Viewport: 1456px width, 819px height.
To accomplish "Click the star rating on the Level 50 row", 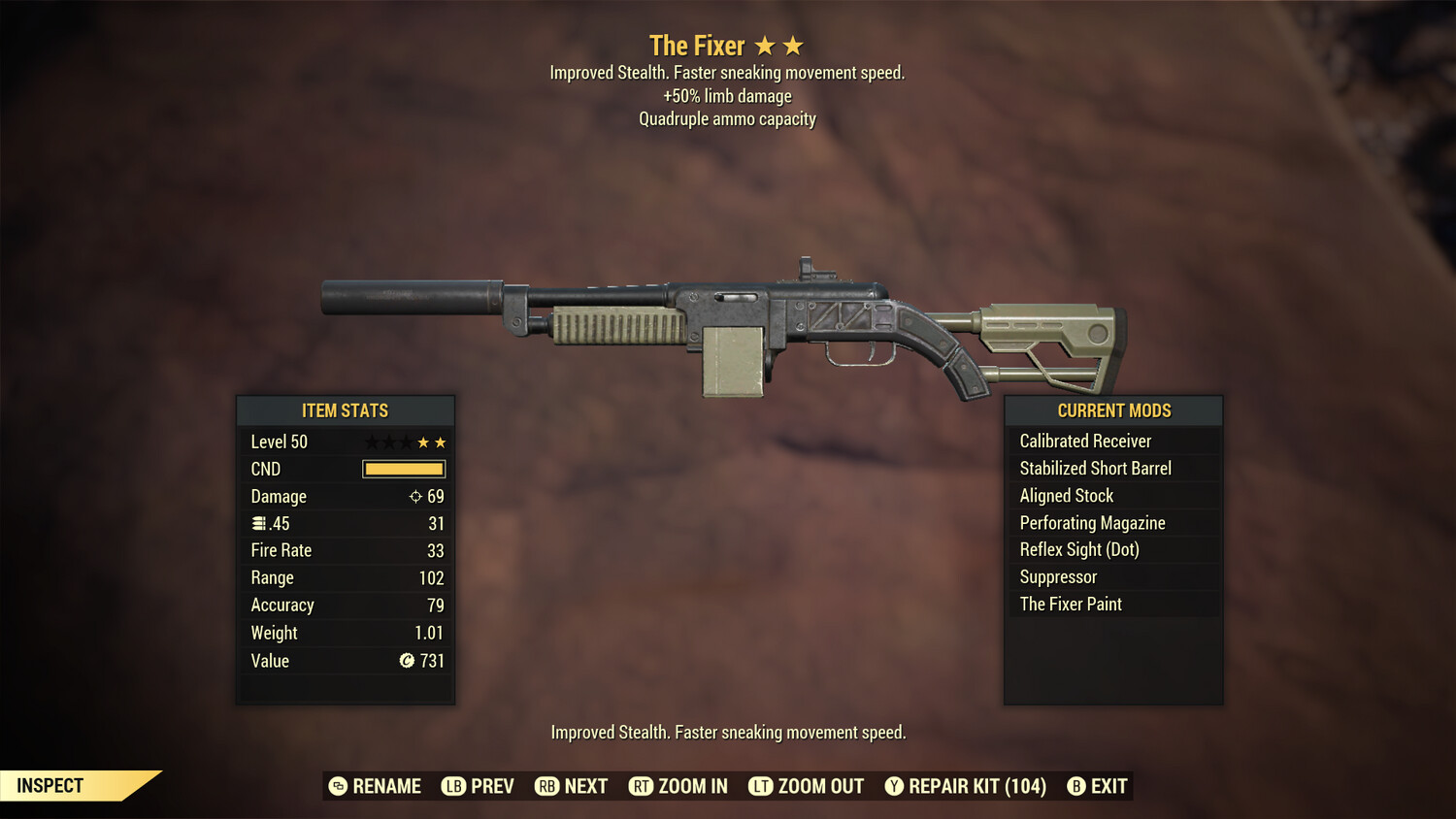I will [404, 442].
